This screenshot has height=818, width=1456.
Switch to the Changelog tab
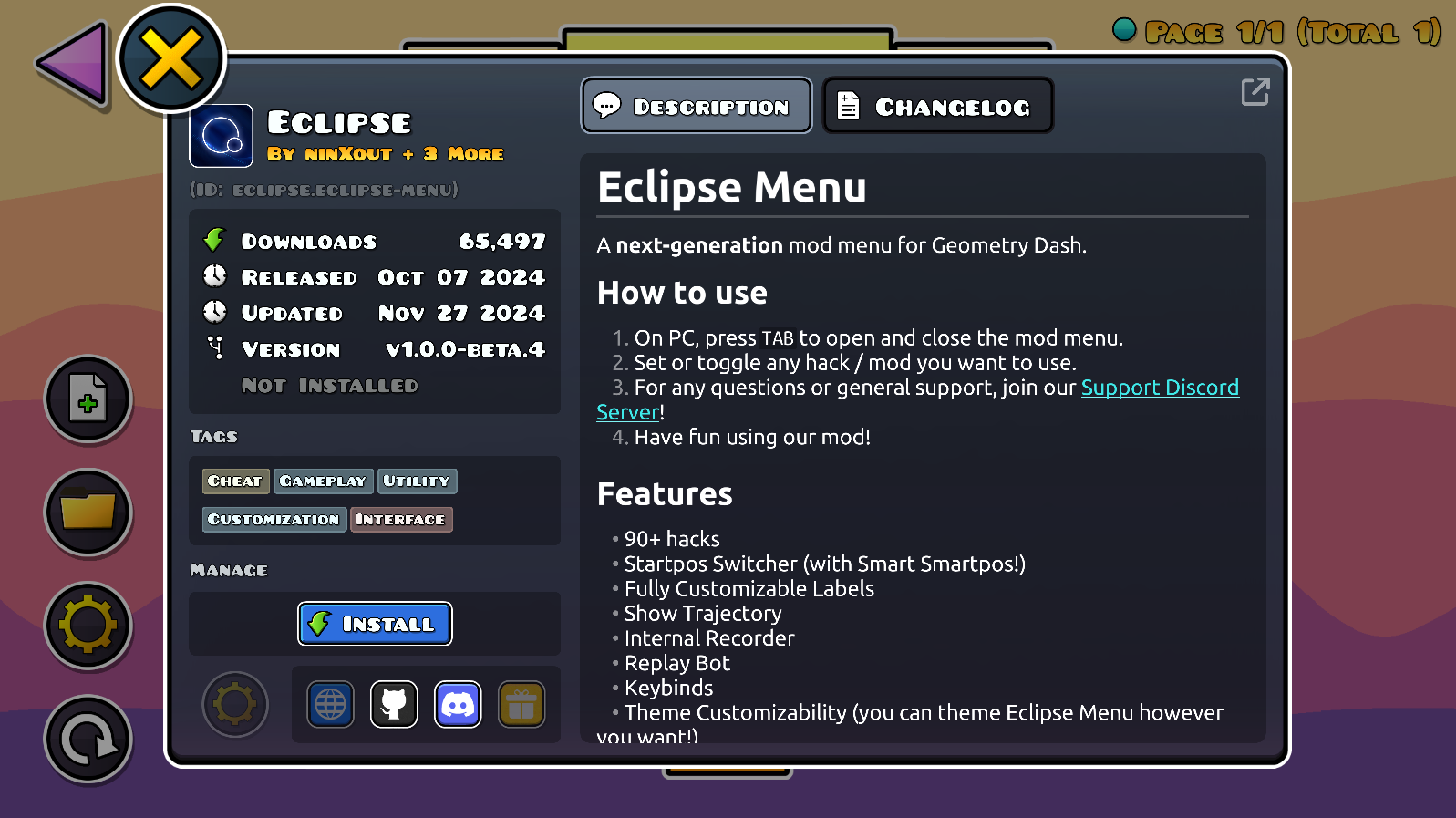tap(937, 105)
